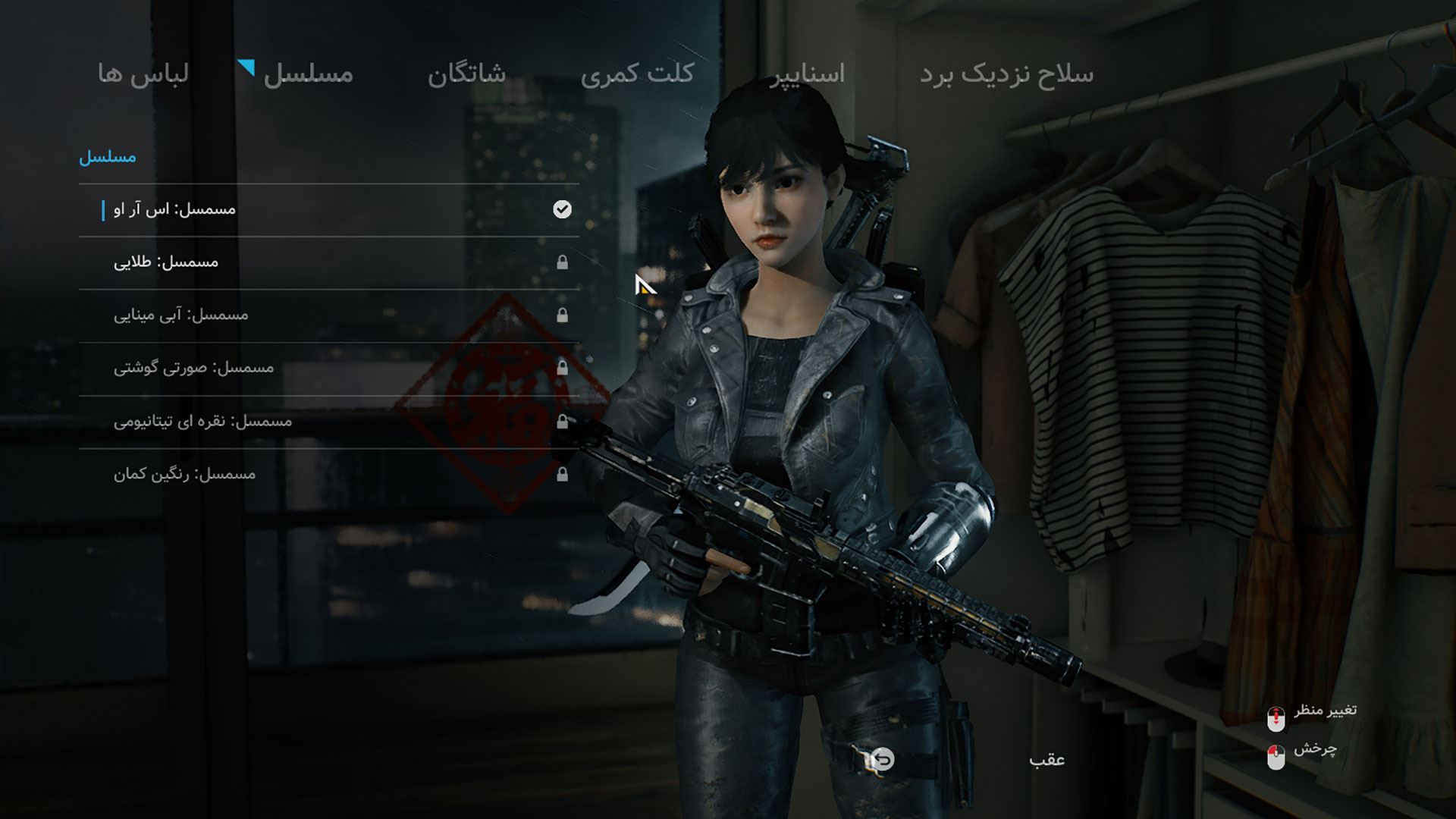Select the مسلسل tab
This screenshot has width=1456, height=819.
click(308, 74)
